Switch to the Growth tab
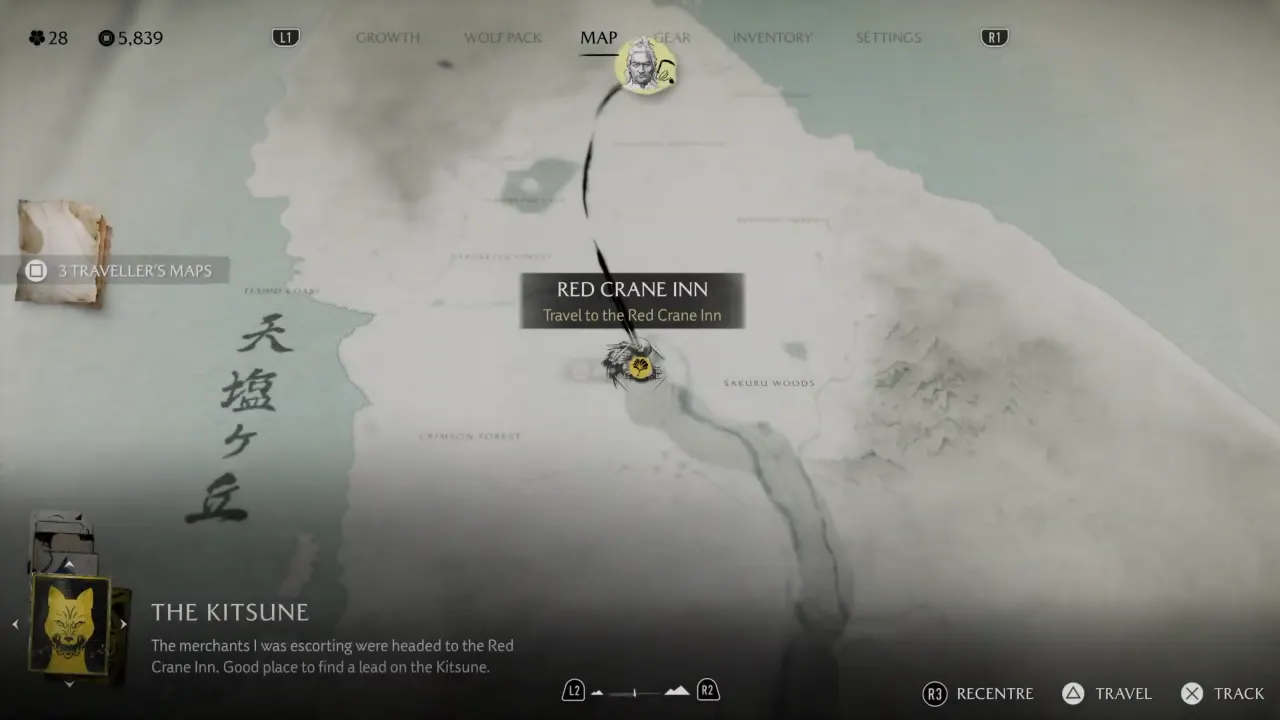The image size is (1280, 720). (x=388, y=38)
